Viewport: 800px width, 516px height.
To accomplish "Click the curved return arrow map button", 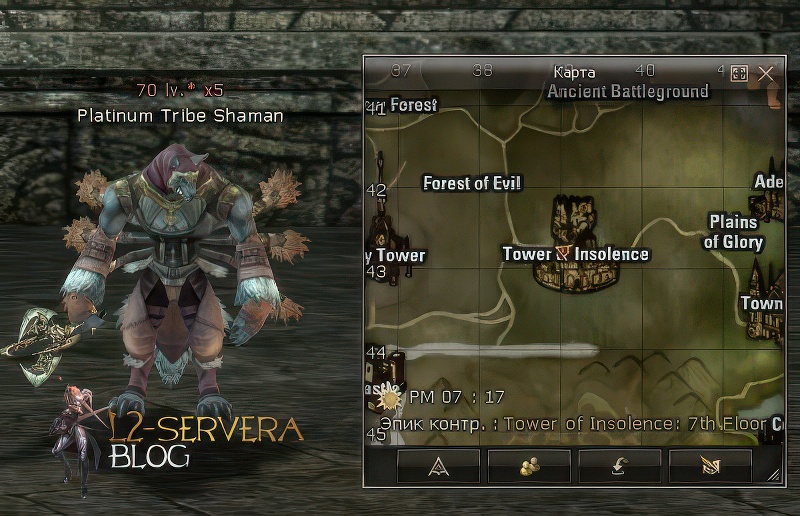I will coord(620,466).
